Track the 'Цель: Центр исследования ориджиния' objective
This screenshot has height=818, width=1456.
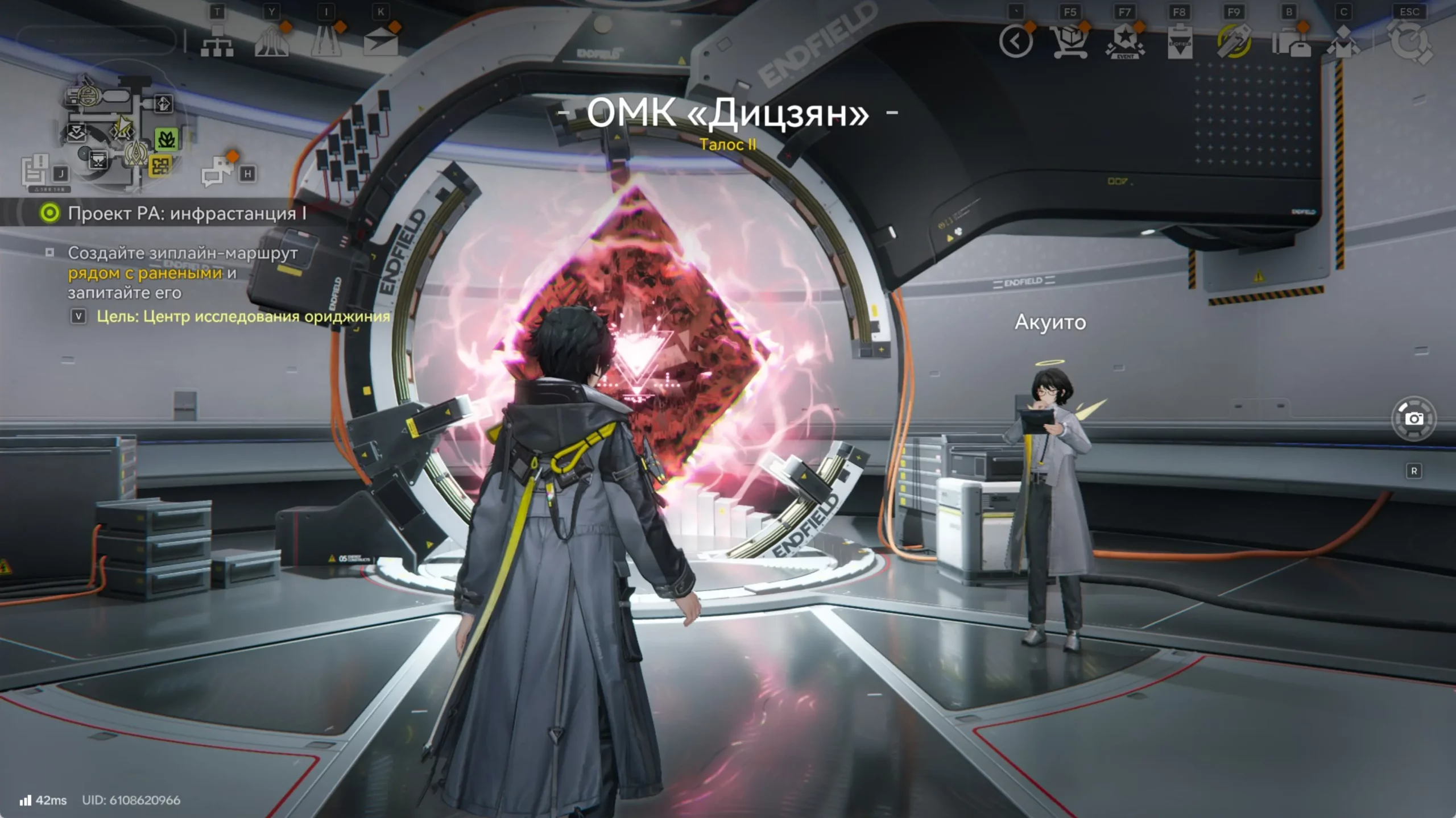click(x=243, y=317)
